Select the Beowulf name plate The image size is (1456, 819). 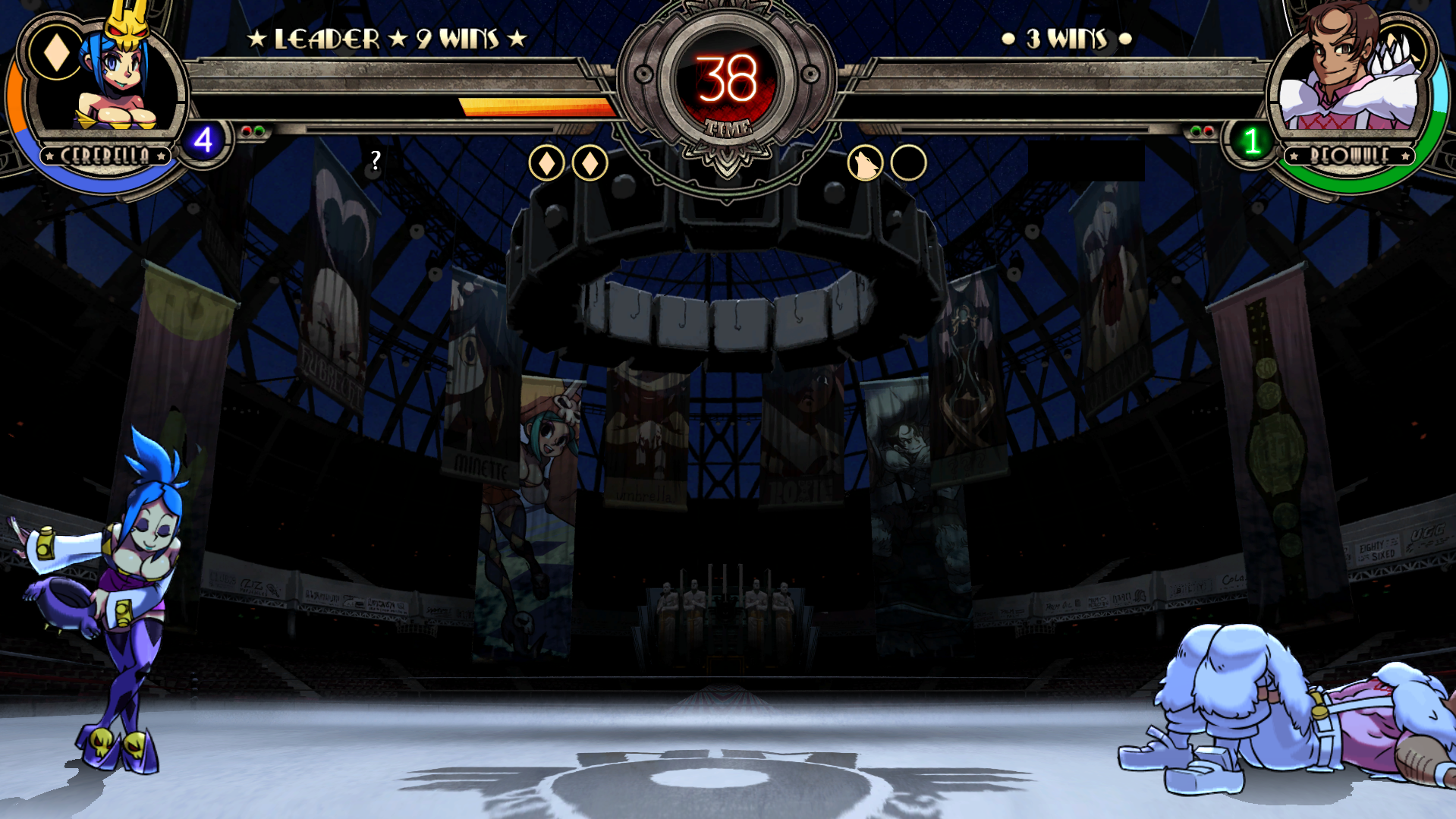[1350, 156]
